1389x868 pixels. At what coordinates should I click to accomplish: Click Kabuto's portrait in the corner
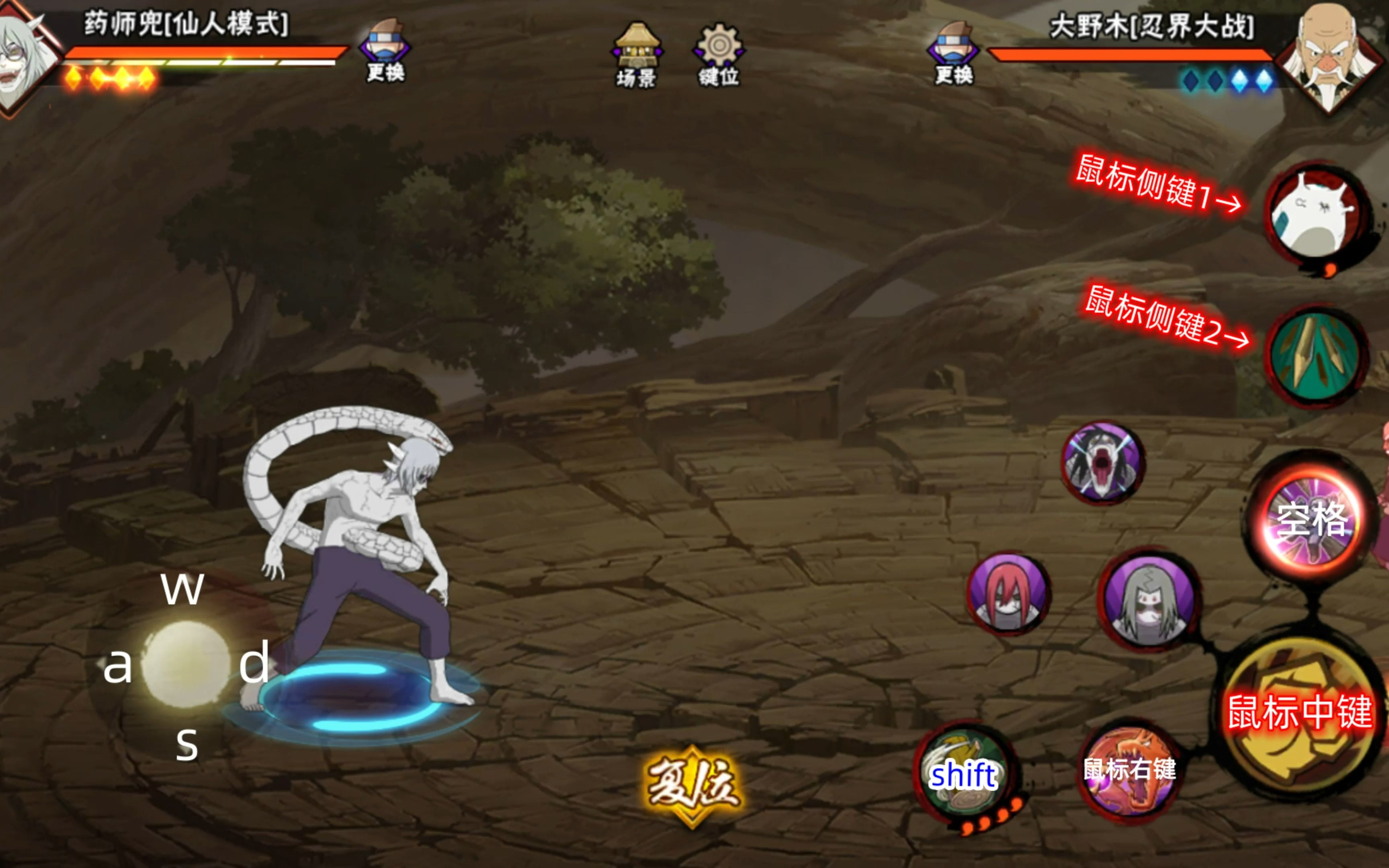(x=26, y=57)
